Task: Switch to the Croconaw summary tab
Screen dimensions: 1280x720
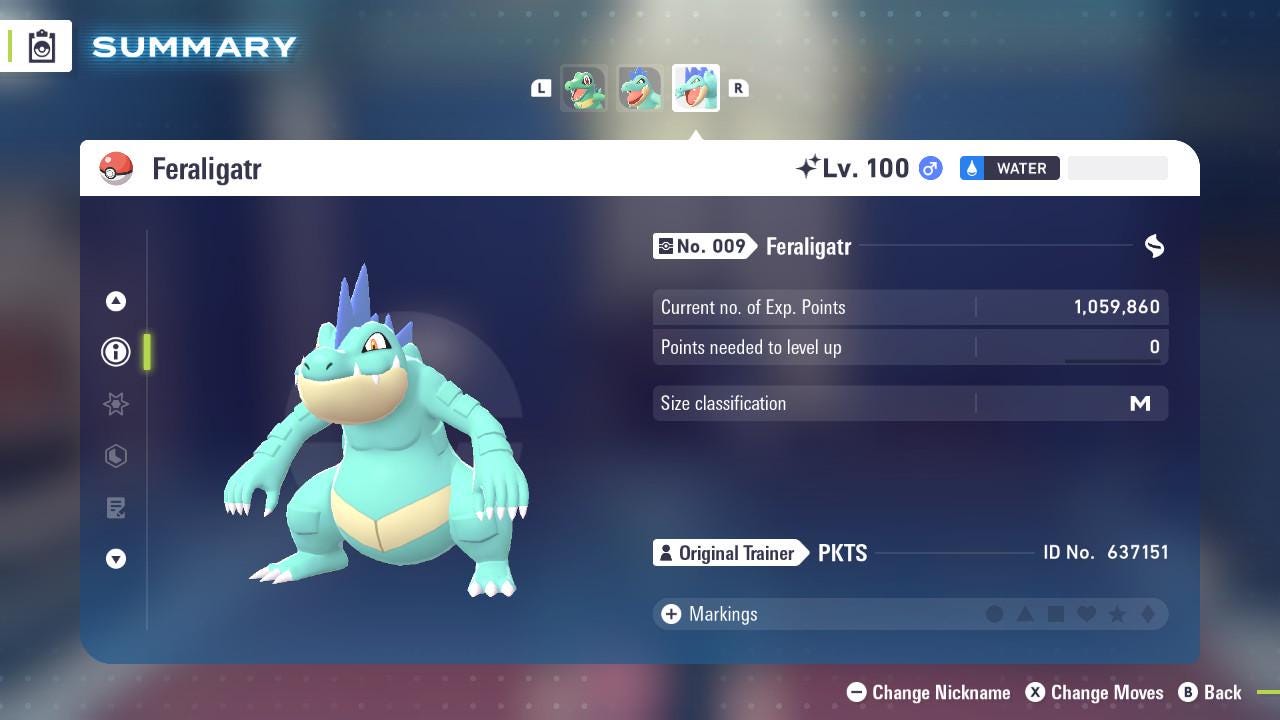Action: coord(639,88)
